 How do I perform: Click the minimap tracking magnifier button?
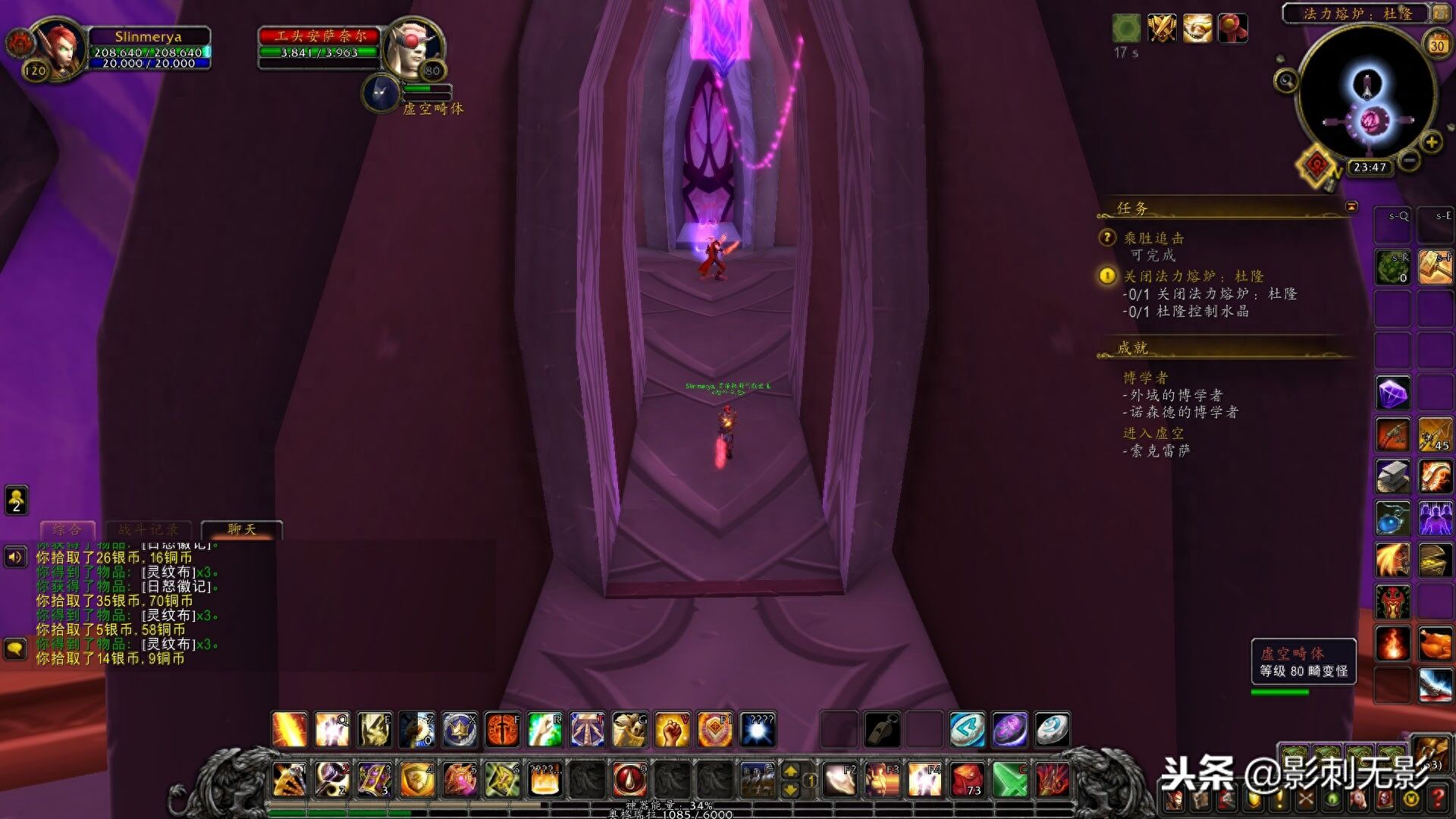click(x=1285, y=80)
